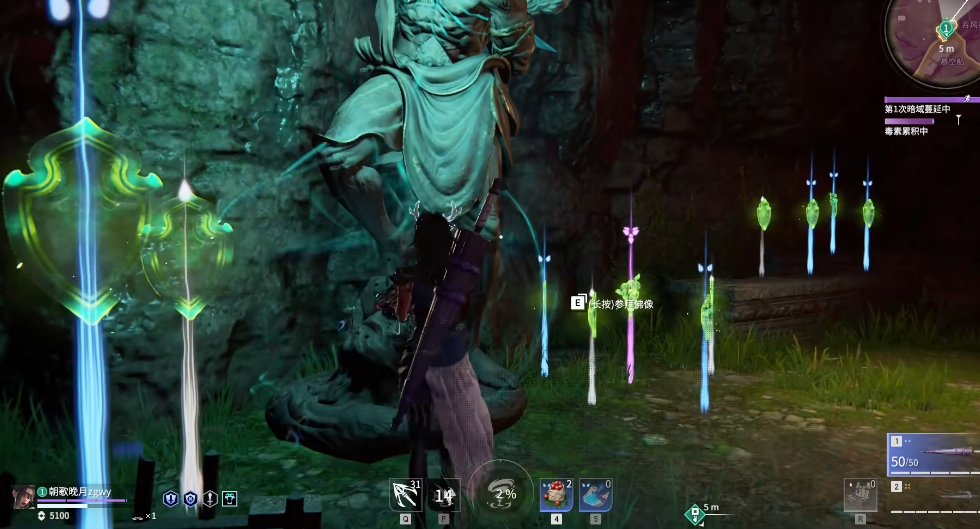Select the primary weapon slot showing 50/50
The height and width of the screenshot is (529, 980).
[x=932, y=455]
